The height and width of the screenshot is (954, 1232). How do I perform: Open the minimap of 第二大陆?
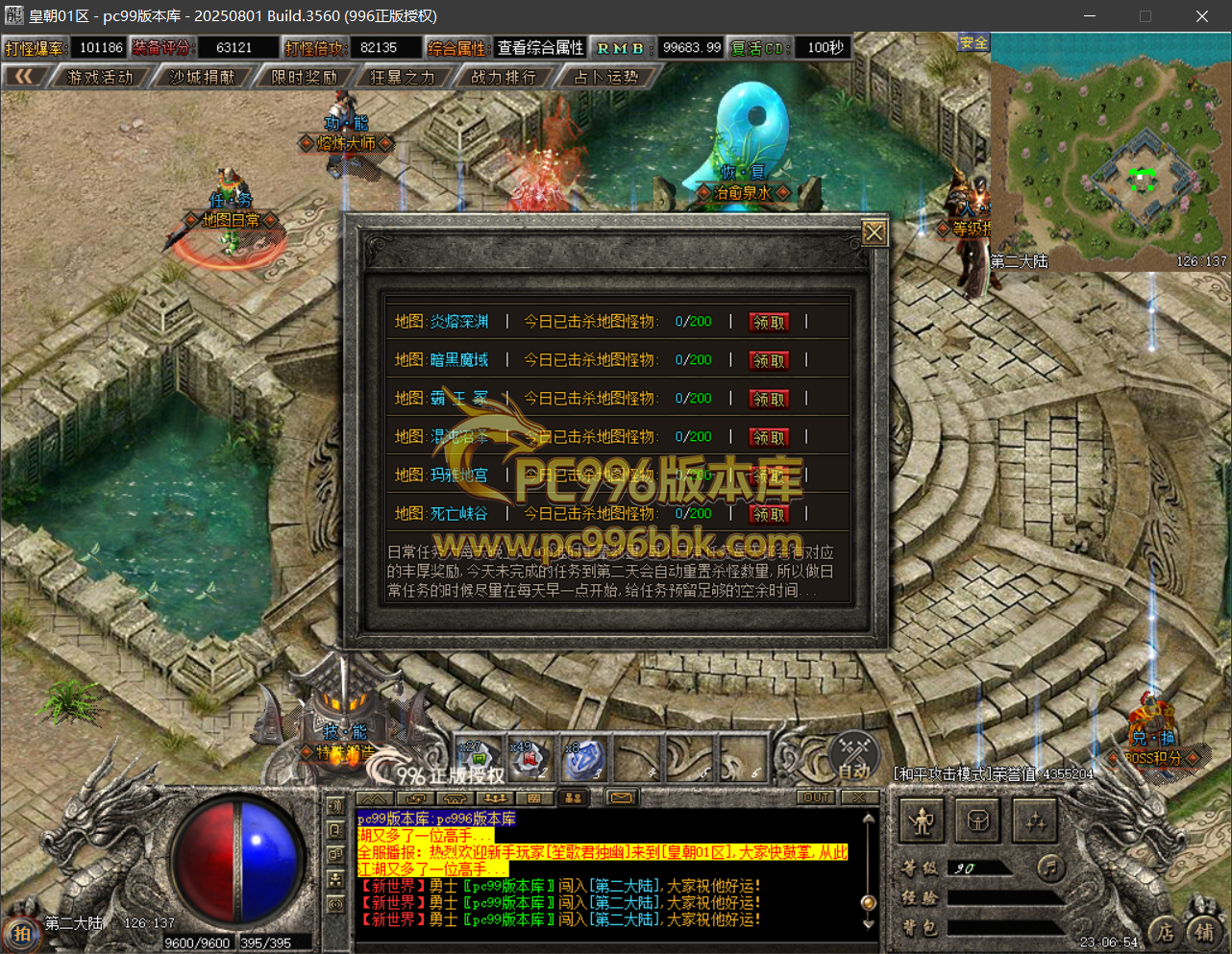coord(1110,154)
